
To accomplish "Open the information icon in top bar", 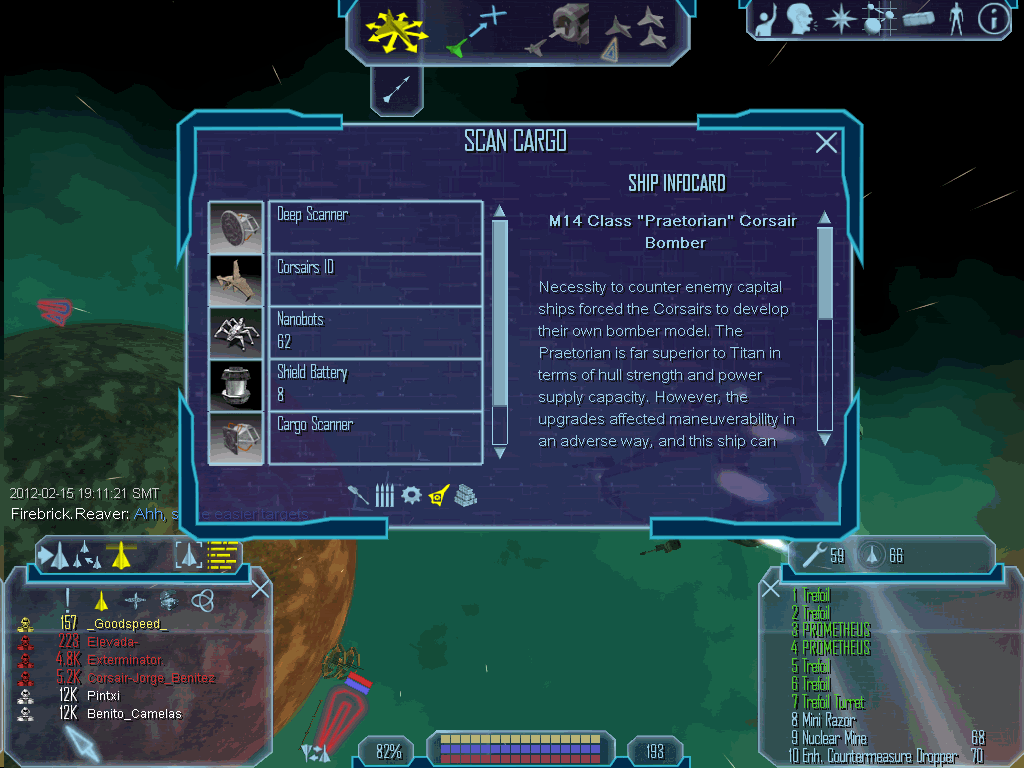I will [994, 19].
